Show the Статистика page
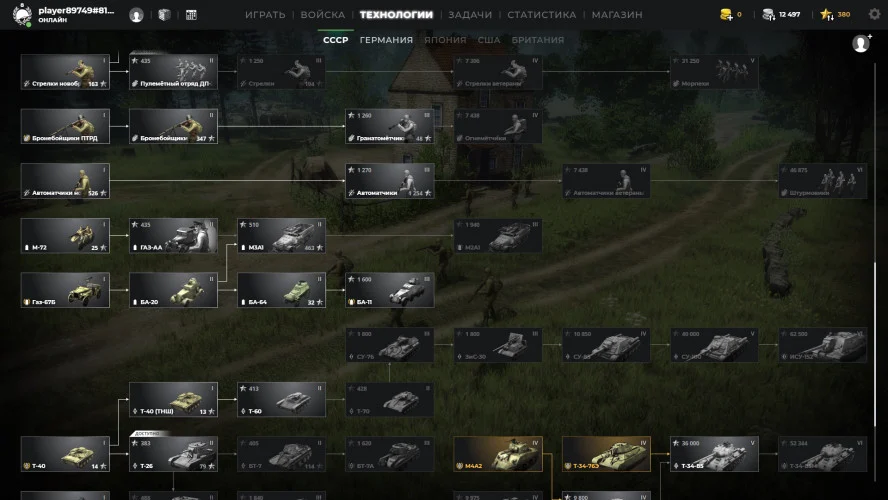Image resolution: width=888 pixels, height=500 pixels. (x=541, y=15)
